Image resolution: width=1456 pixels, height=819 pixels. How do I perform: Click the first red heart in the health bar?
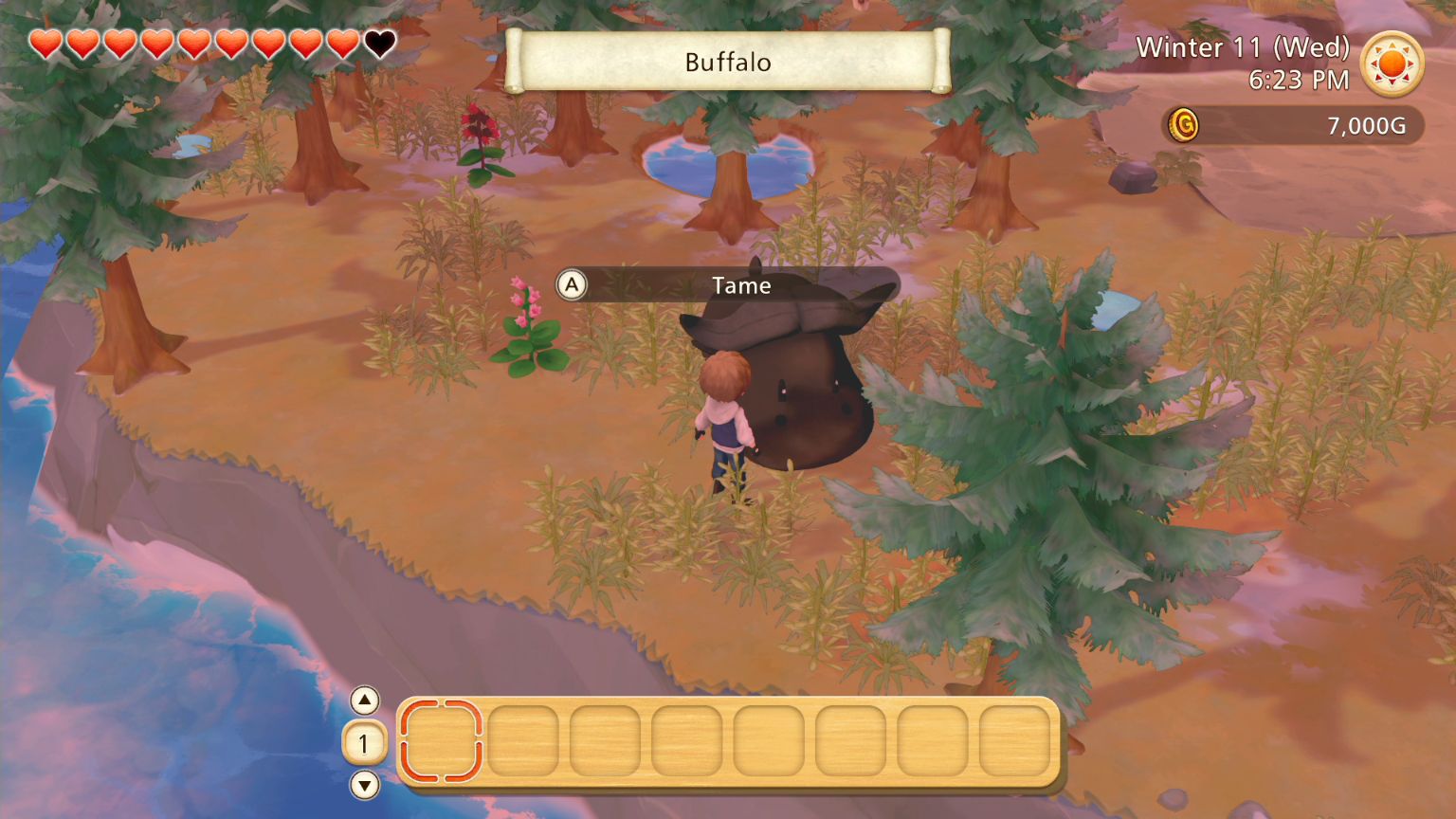(x=44, y=44)
